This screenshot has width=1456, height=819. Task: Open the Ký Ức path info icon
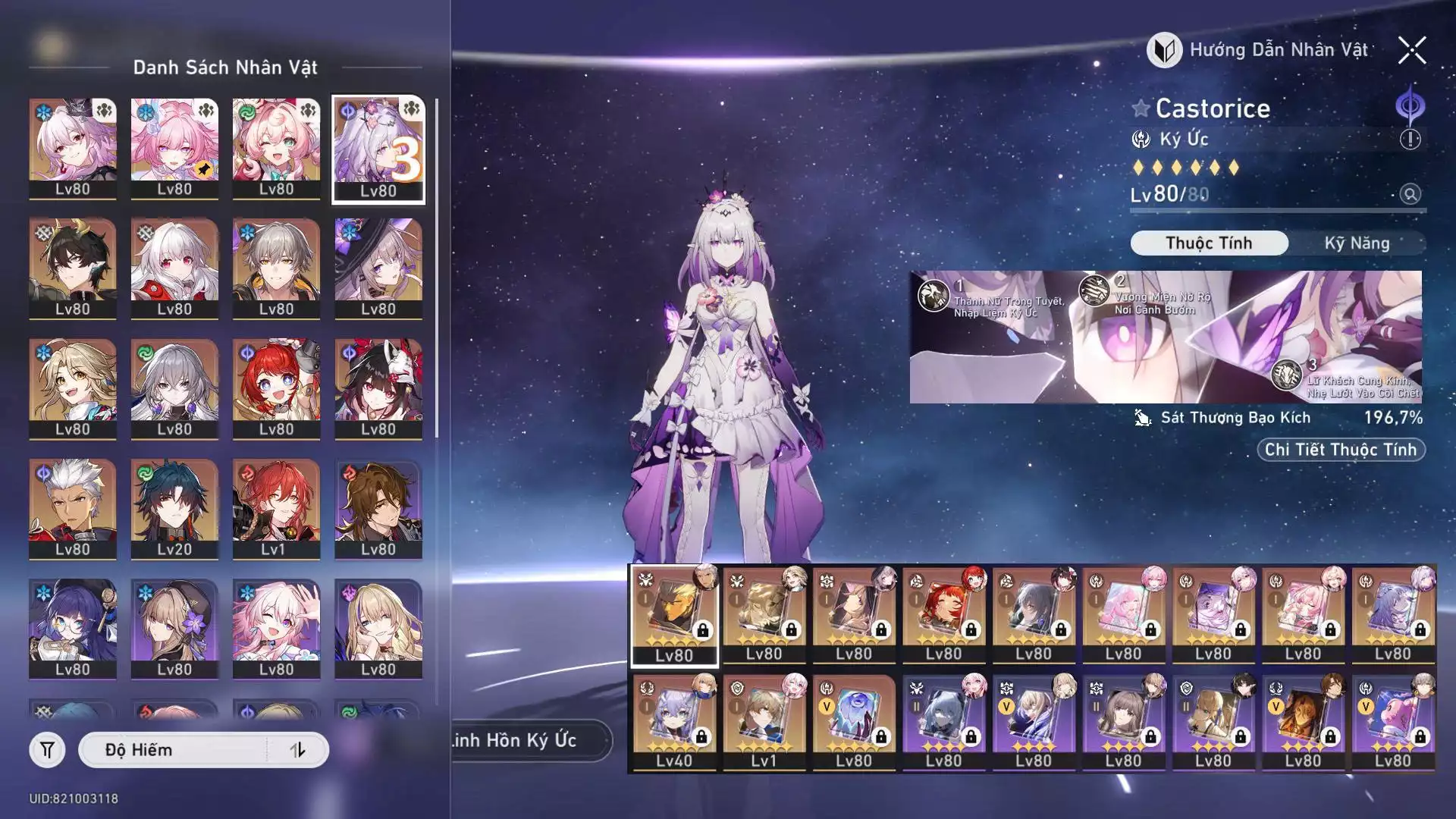click(1410, 140)
